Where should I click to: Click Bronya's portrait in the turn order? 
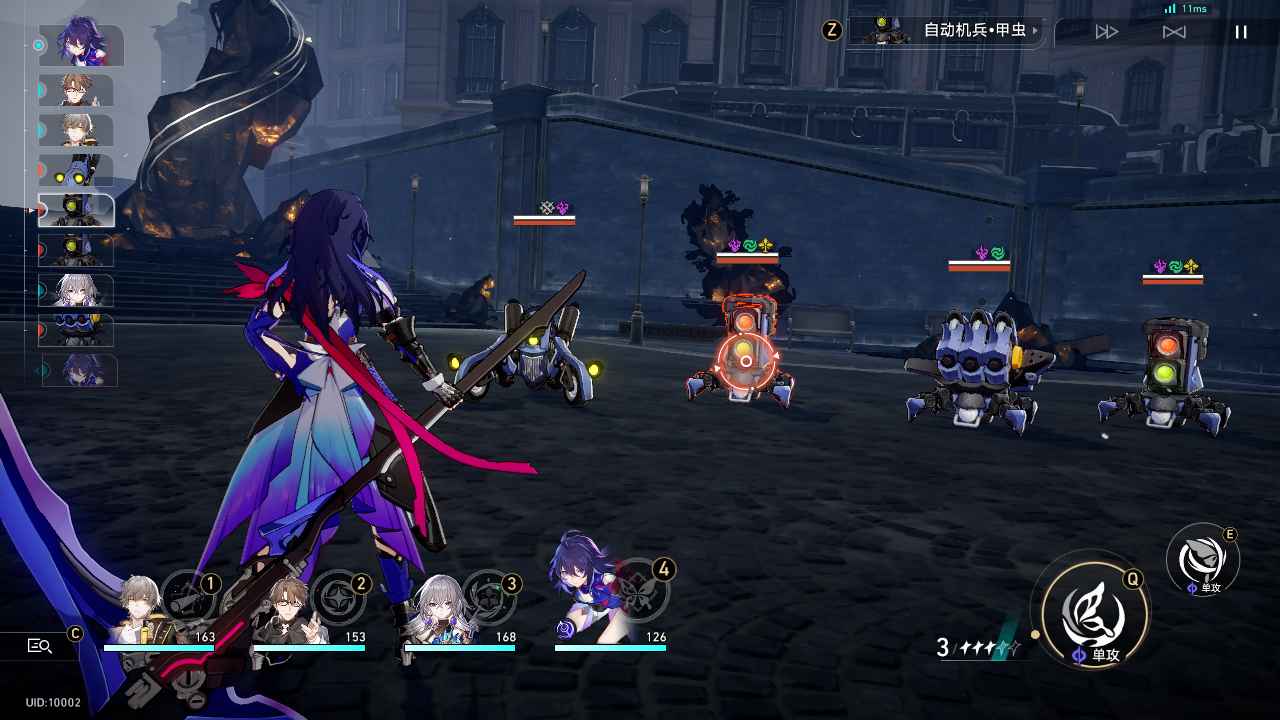(x=76, y=291)
